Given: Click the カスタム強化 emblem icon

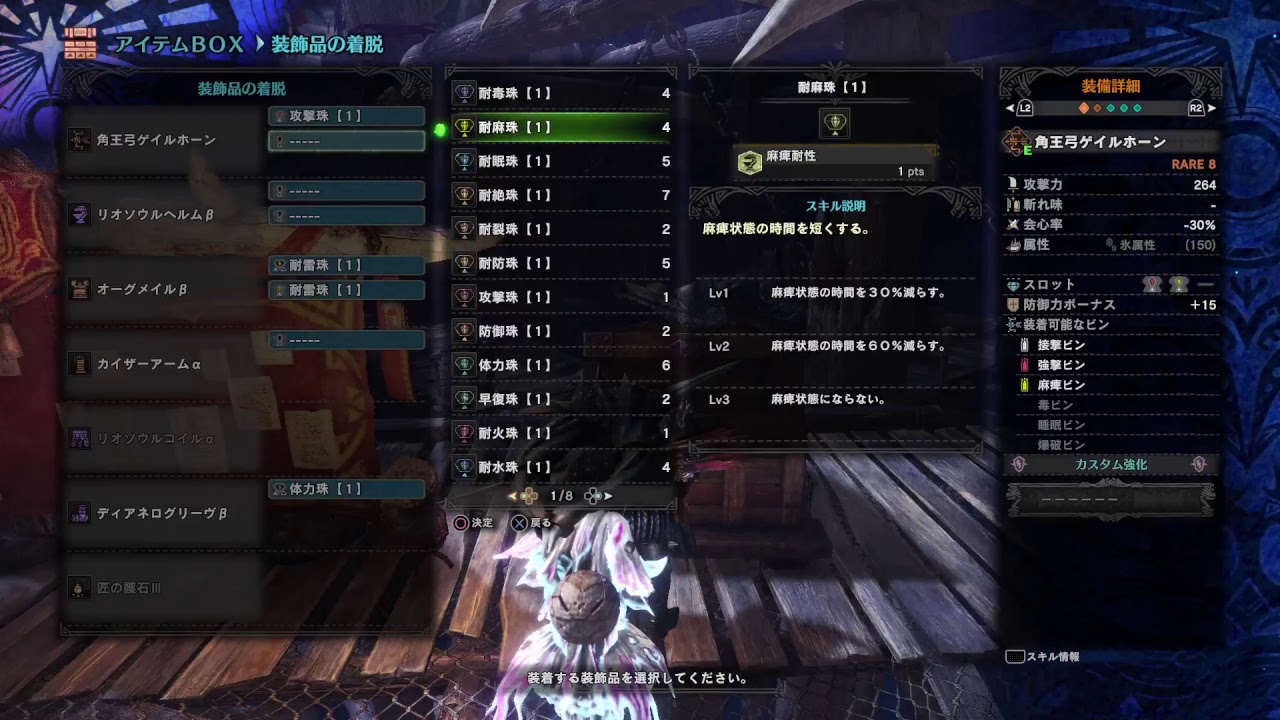Looking at the screenshot, I should (x=1017, y=464).
